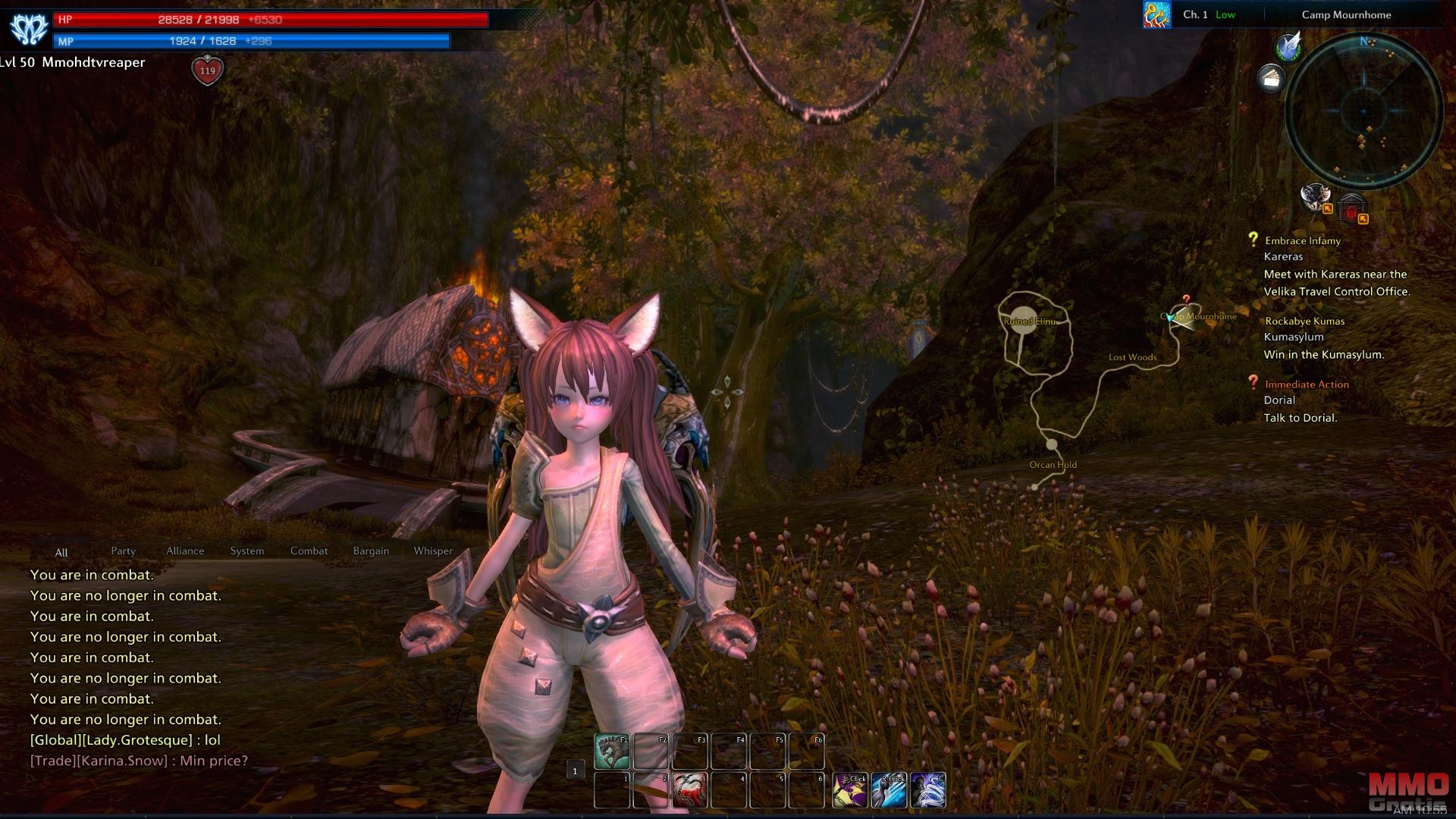This screenshot has width=1456, height=819.
Task: Select the System chat tab
Action: point(247,551)
